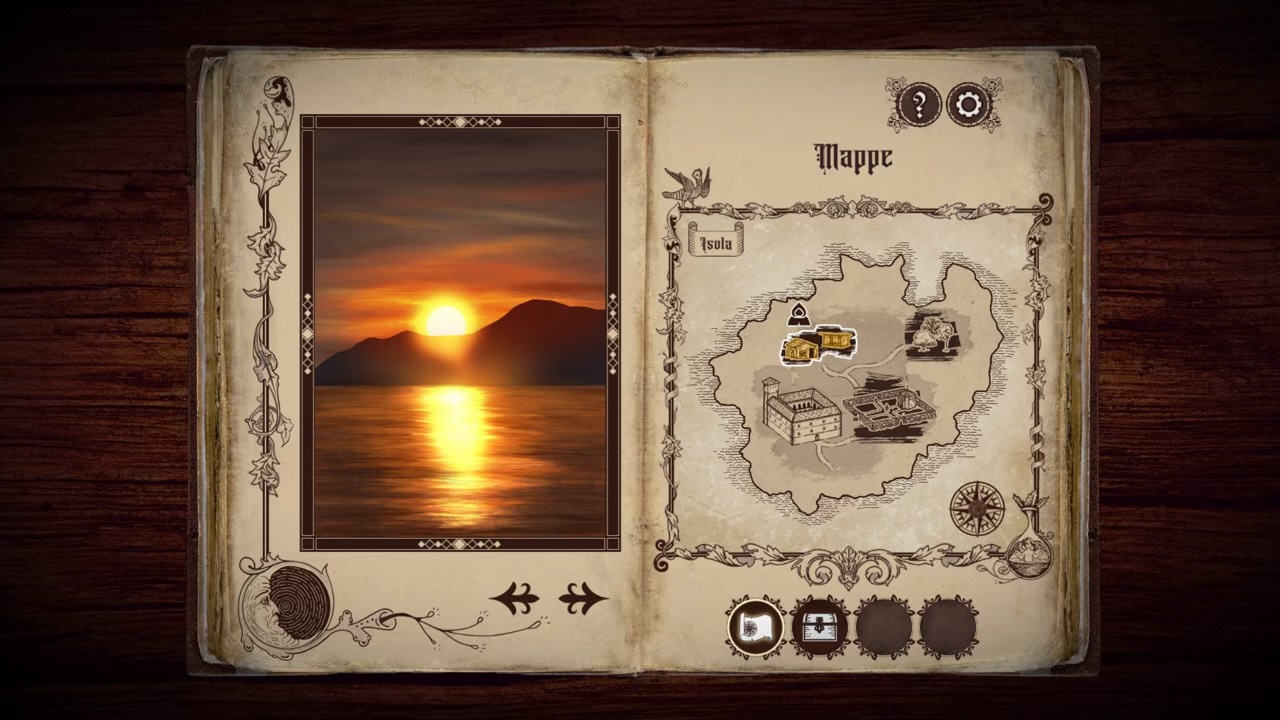Select the highlighted golden house on map

click(817, 345)
